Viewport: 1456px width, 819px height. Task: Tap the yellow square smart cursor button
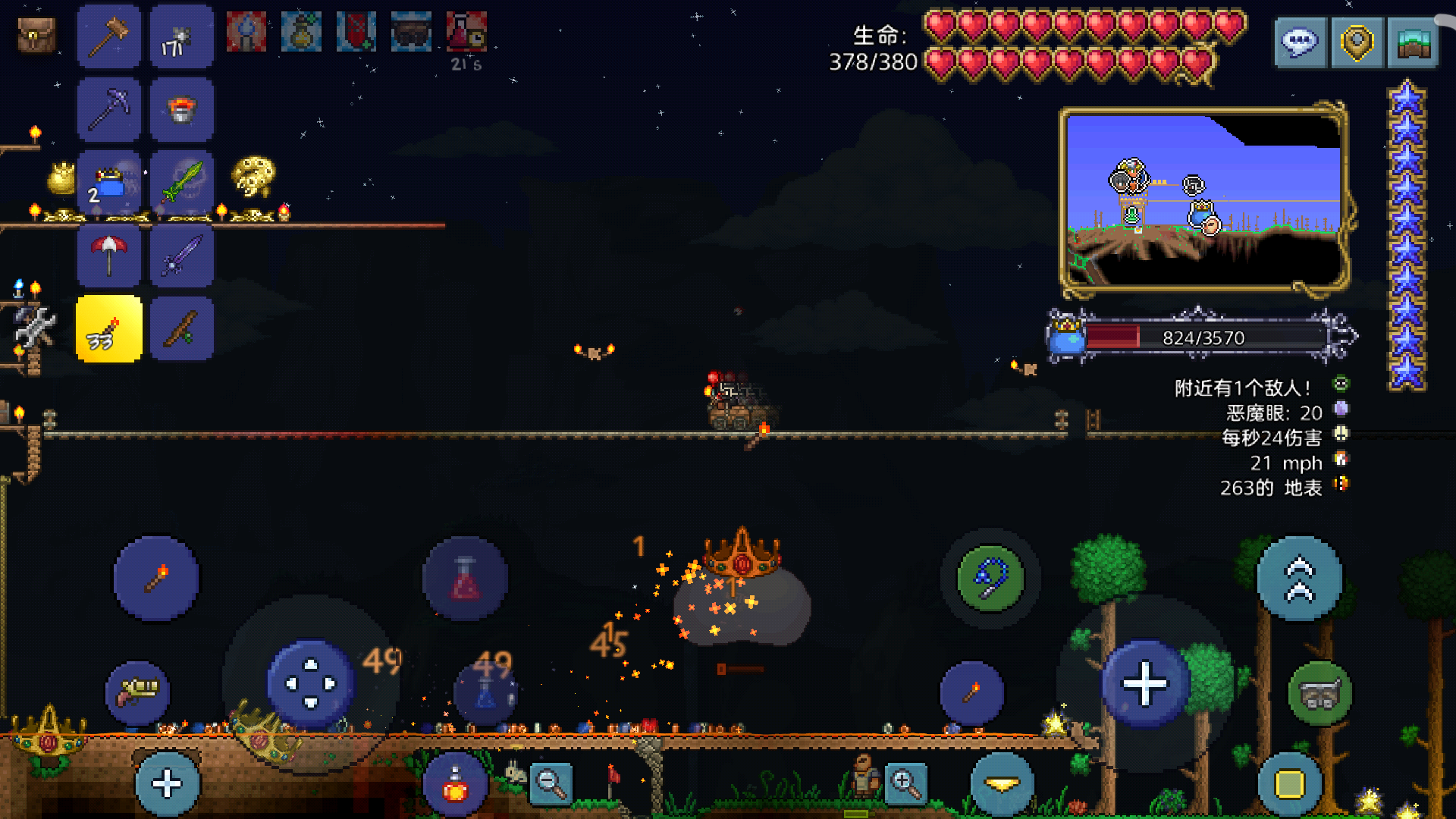coord(1289,785)
